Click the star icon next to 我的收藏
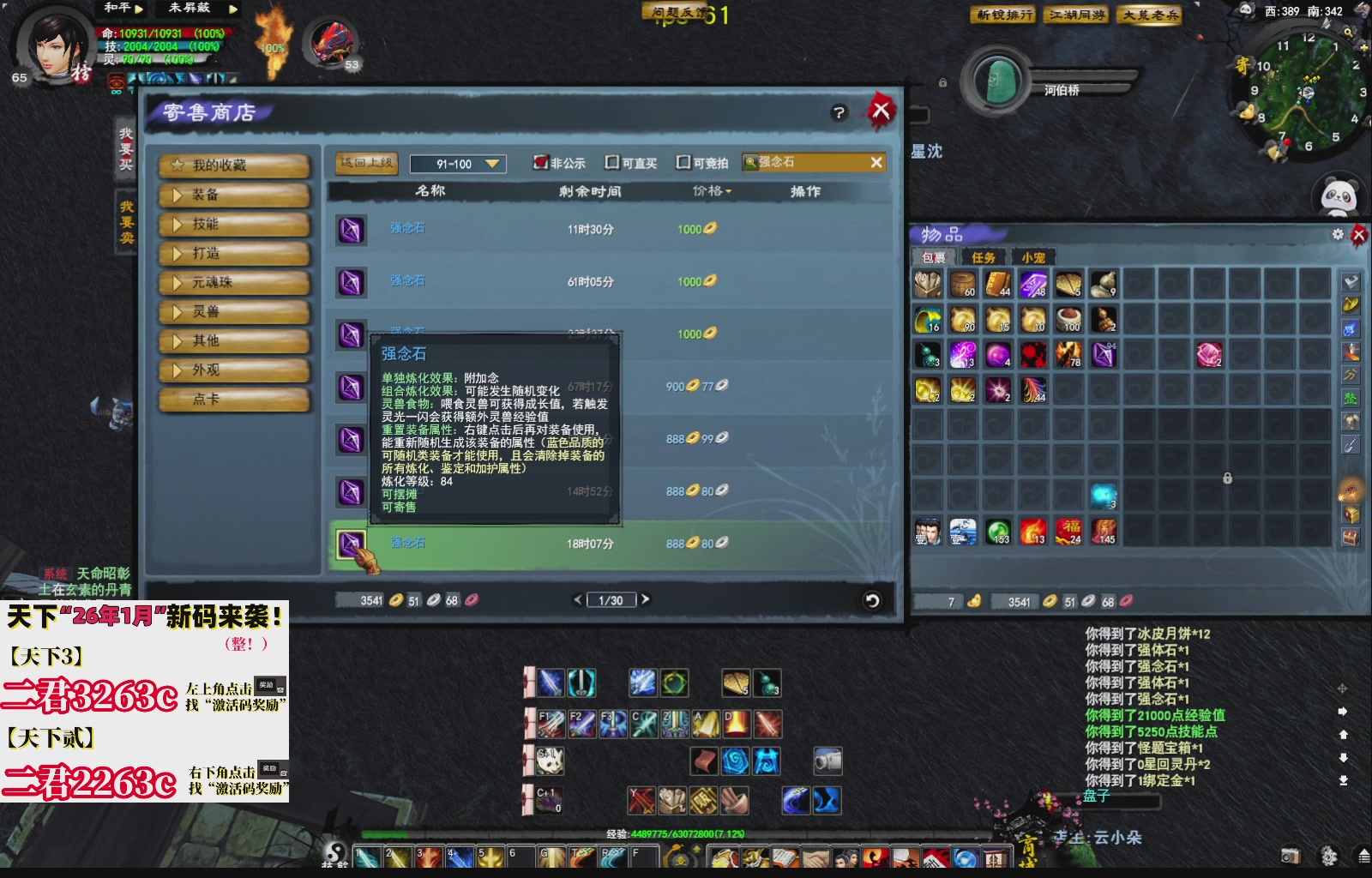1372x878 pixels. [178, 165]
